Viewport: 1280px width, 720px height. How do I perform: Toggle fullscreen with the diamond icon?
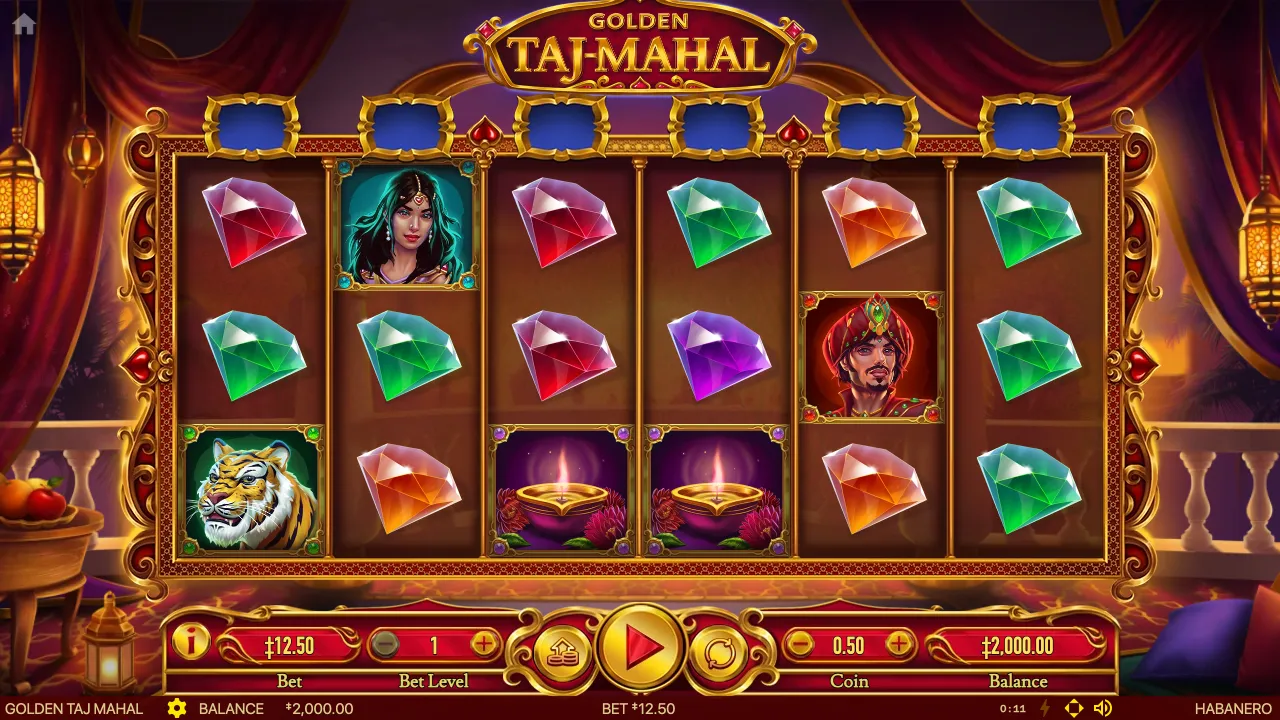(1075, 708)
